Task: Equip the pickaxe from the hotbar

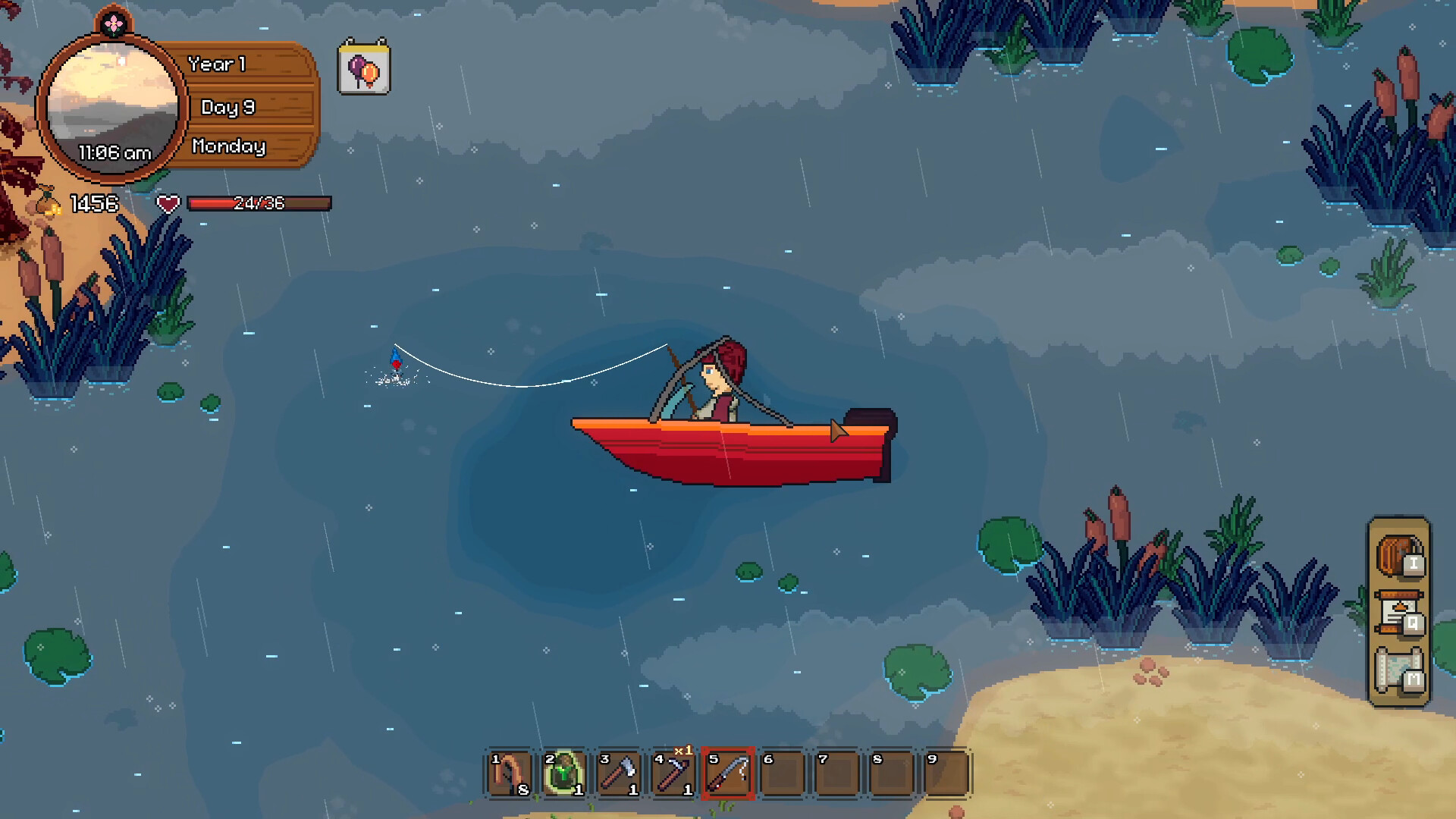Action: pyautogui.click(x=673, y=773)
